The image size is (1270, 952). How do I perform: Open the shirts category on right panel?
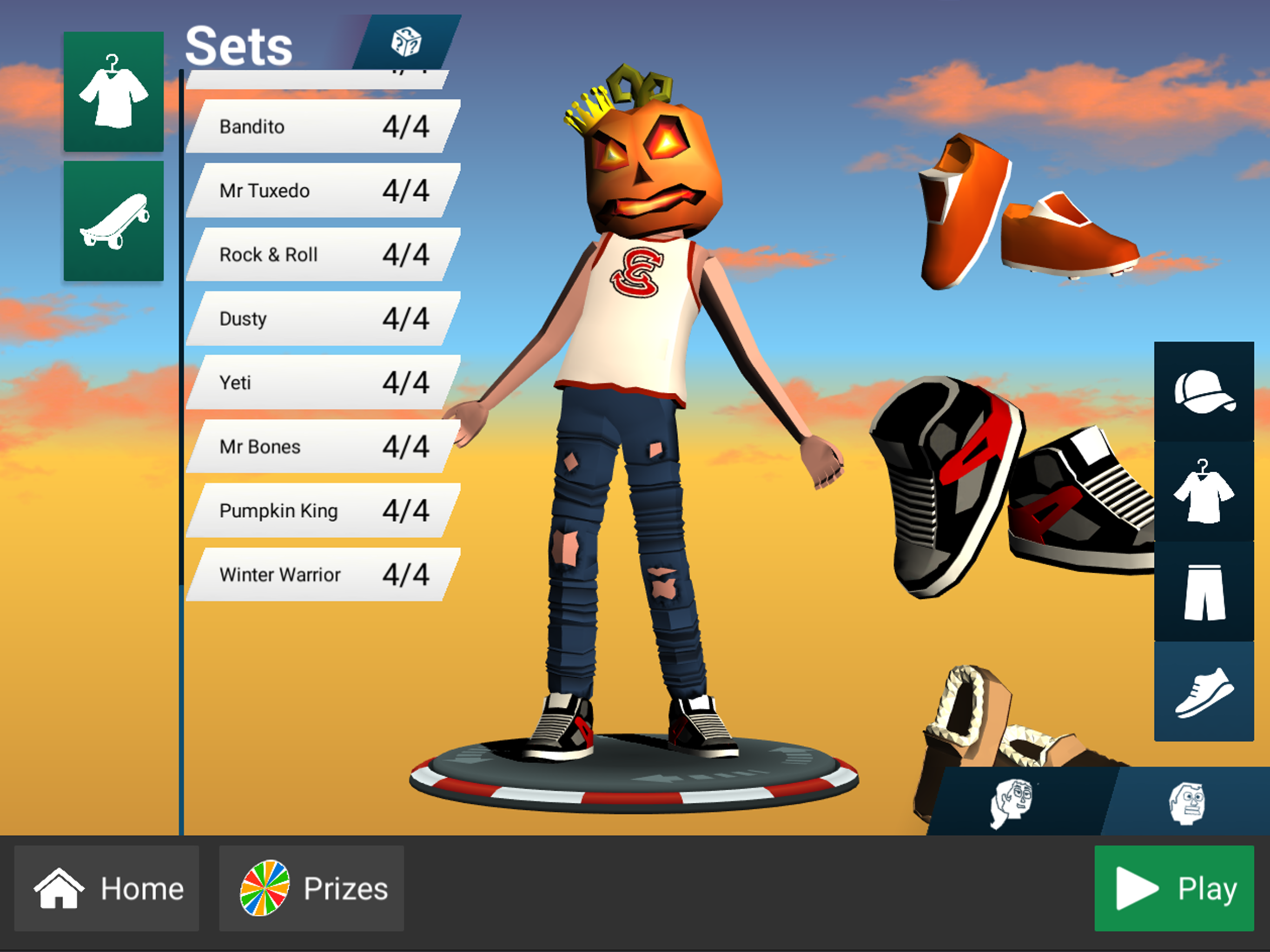tap(1204, 491)
